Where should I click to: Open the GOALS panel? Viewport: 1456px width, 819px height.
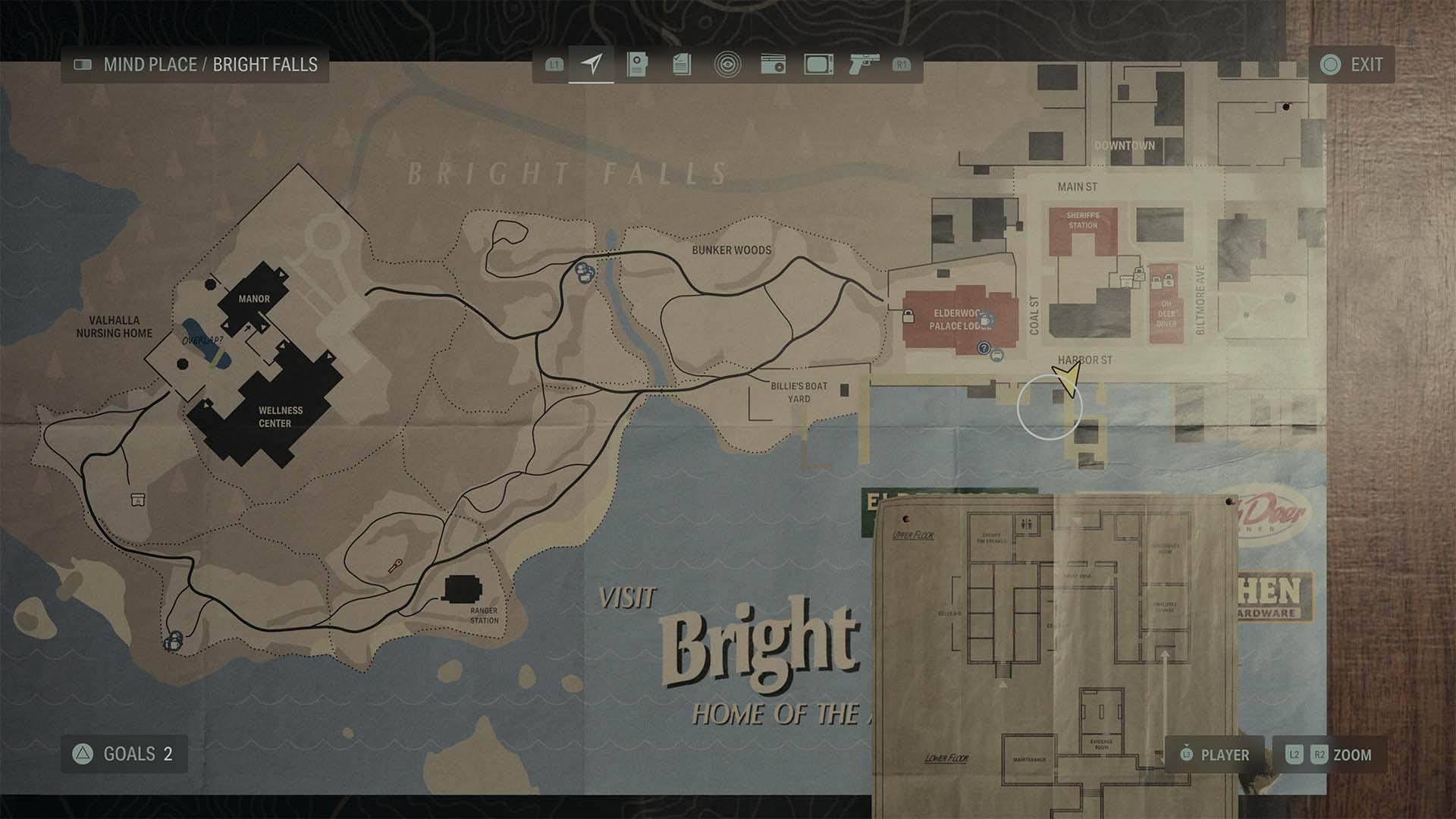pyautogui.click(x=124, y=755)
